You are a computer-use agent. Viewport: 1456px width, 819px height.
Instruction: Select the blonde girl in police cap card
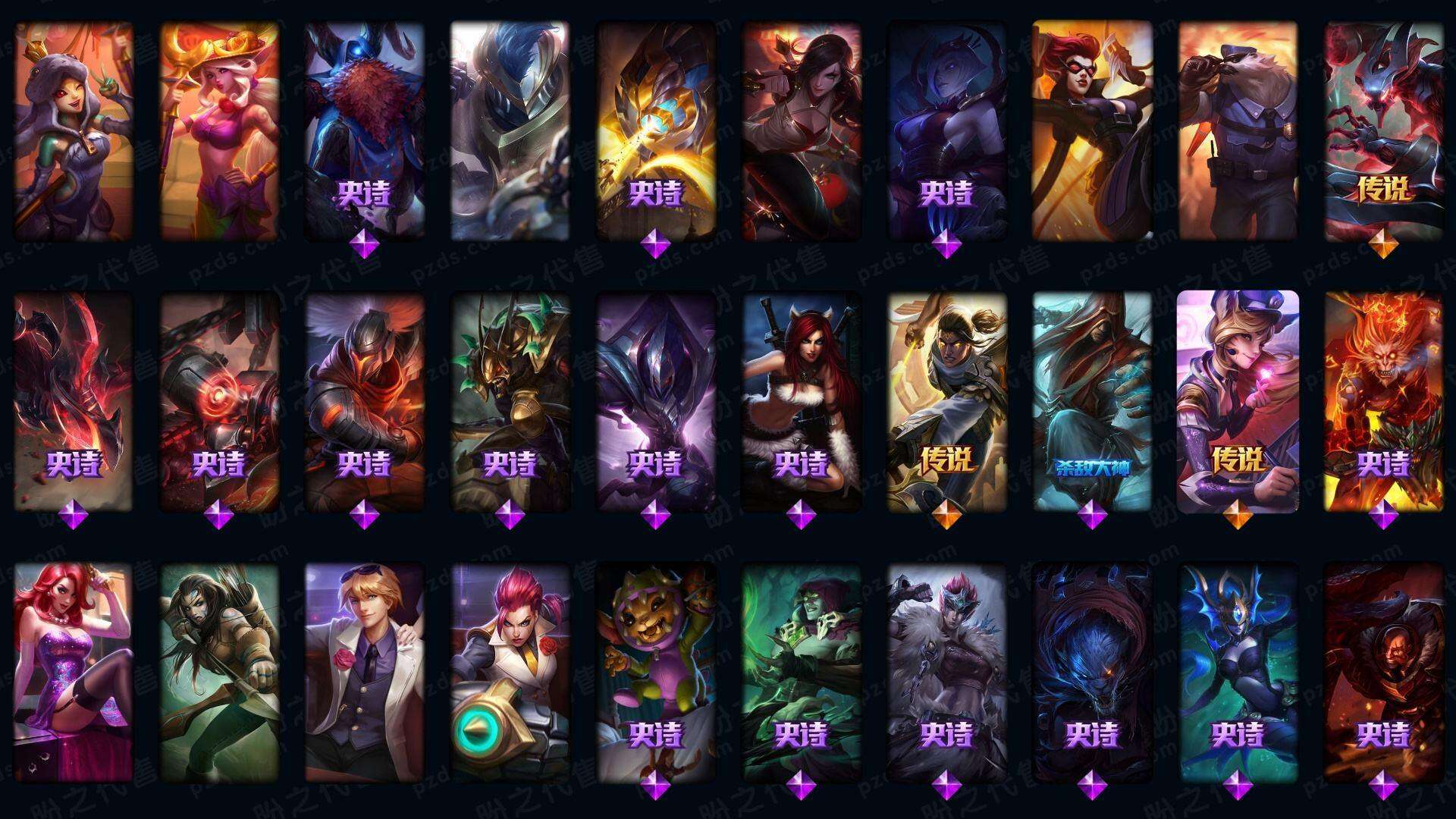1238,402
